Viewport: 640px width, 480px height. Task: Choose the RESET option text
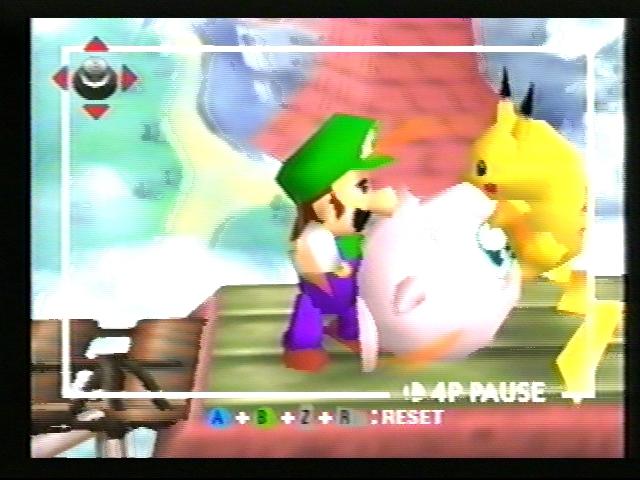[412, 416]
